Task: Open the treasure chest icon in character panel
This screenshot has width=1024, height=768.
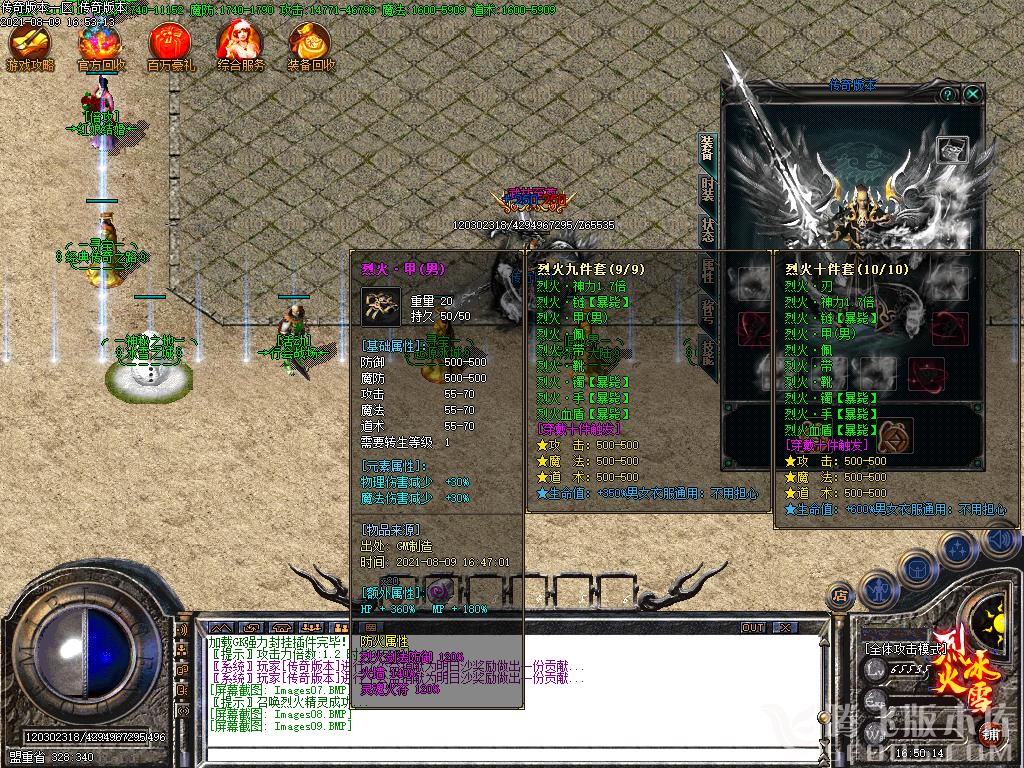Action: tap(950, 149)
